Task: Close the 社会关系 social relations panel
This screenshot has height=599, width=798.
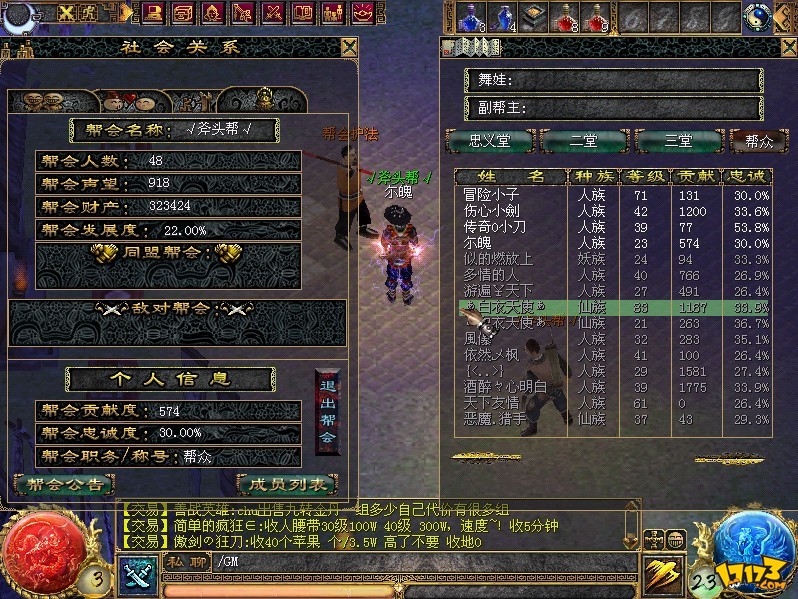Action: tap(348, 47)
